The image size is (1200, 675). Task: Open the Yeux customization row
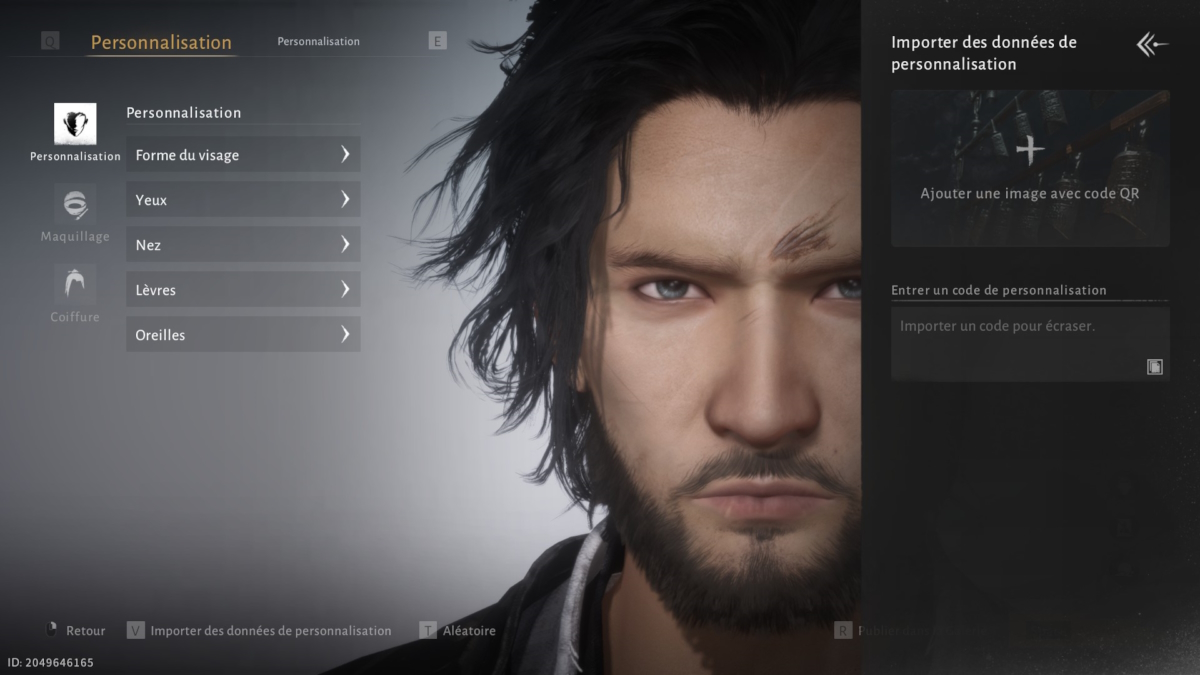[243, 200]
